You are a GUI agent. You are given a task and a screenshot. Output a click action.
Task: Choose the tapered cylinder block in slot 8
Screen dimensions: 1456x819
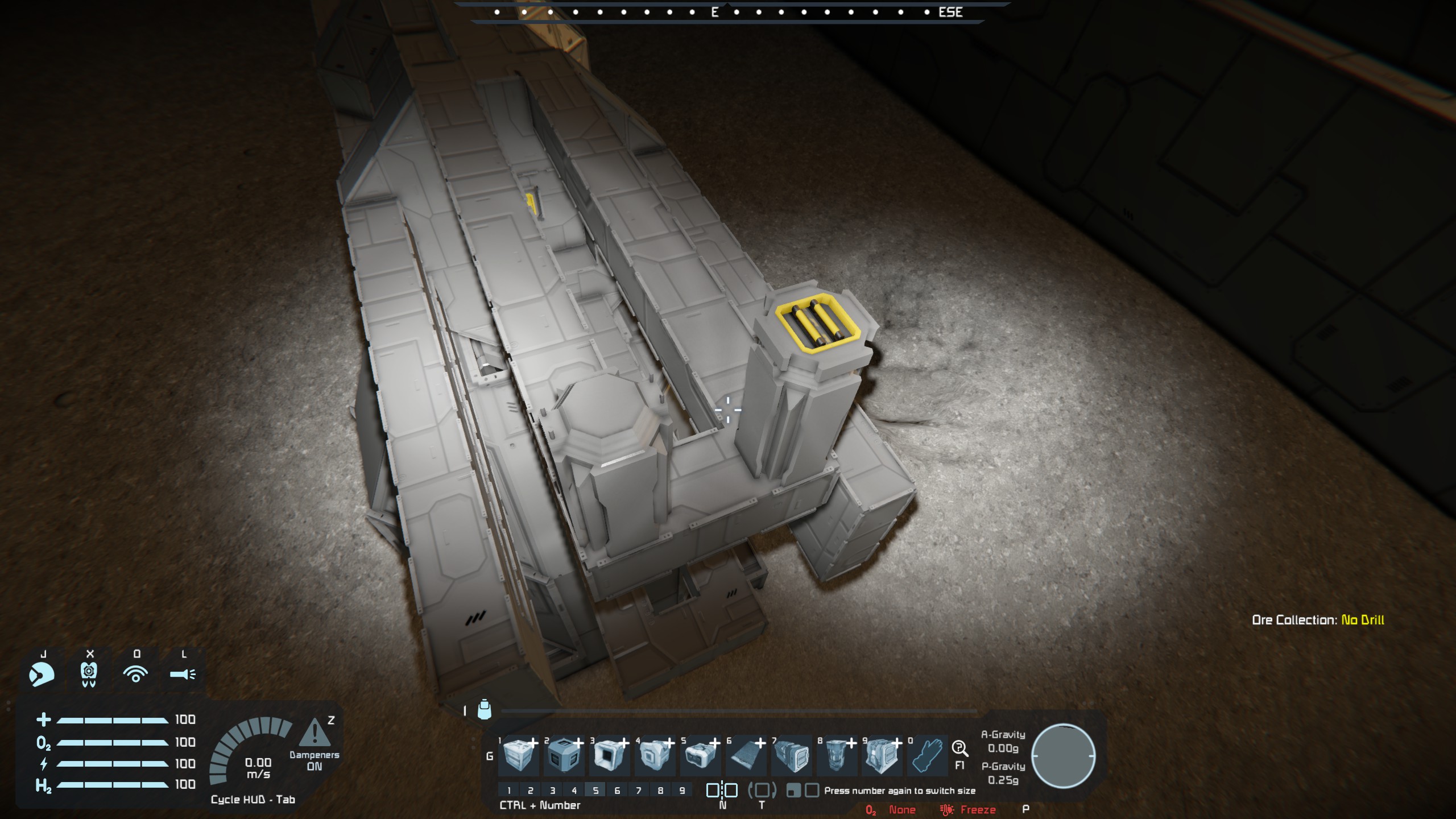(x=837, y=755)
